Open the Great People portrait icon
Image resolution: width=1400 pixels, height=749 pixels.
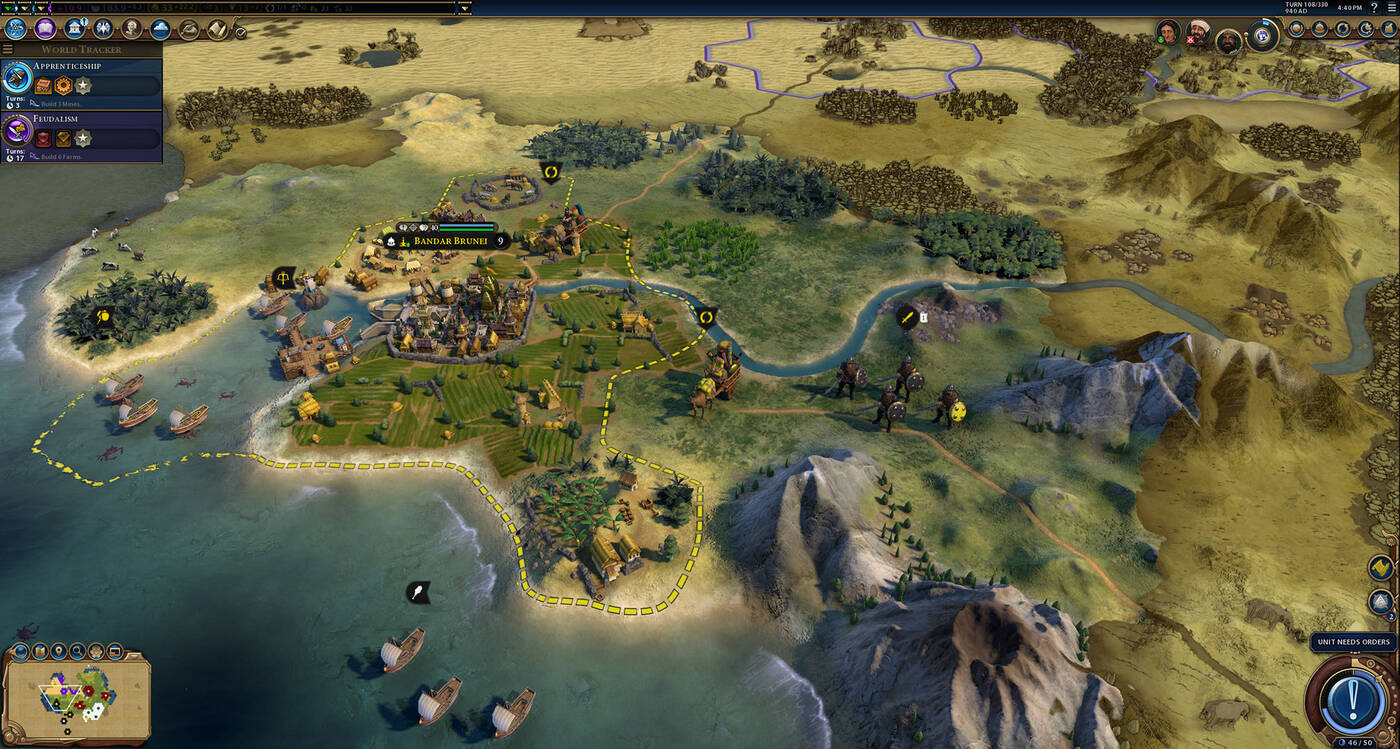tap(131, 29)
